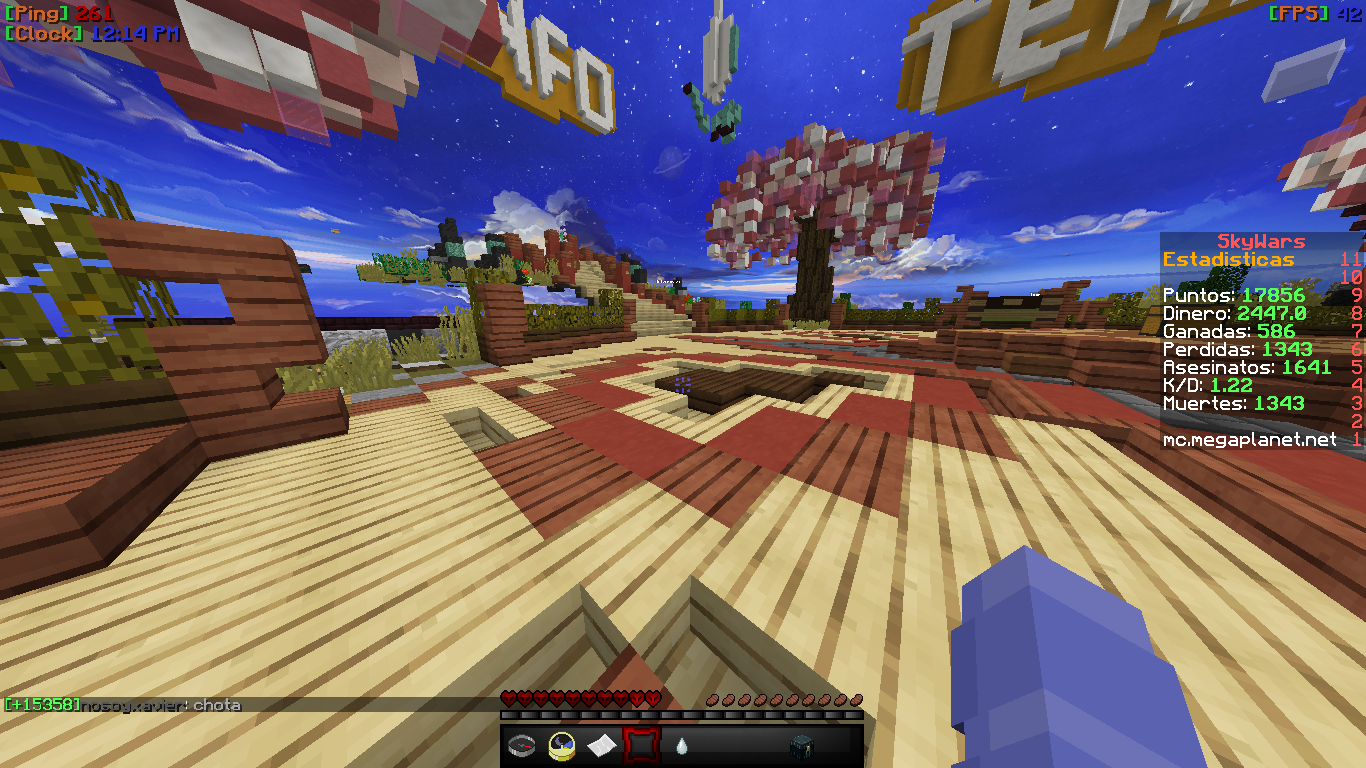Select the clock item in the hotbar
Image resolution: width=1366 pixels, height=768 pixels.
pos(561,745)
